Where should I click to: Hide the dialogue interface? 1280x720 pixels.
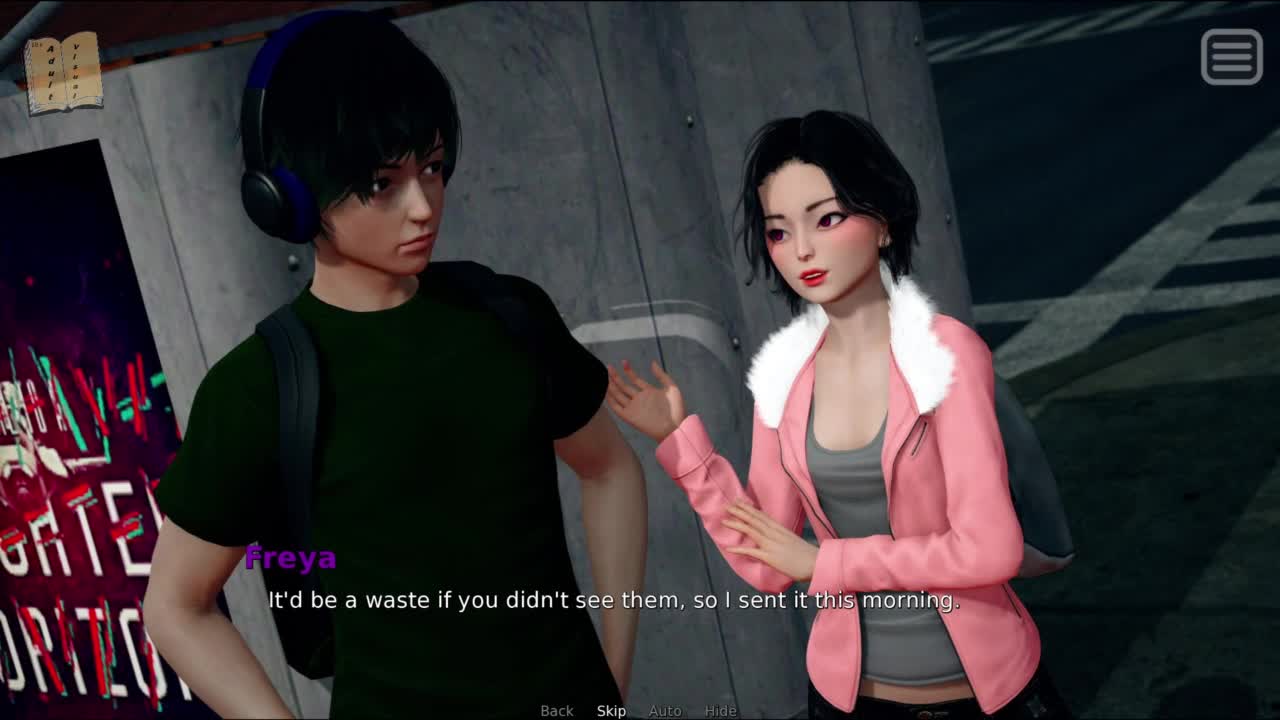coord(720,710)
